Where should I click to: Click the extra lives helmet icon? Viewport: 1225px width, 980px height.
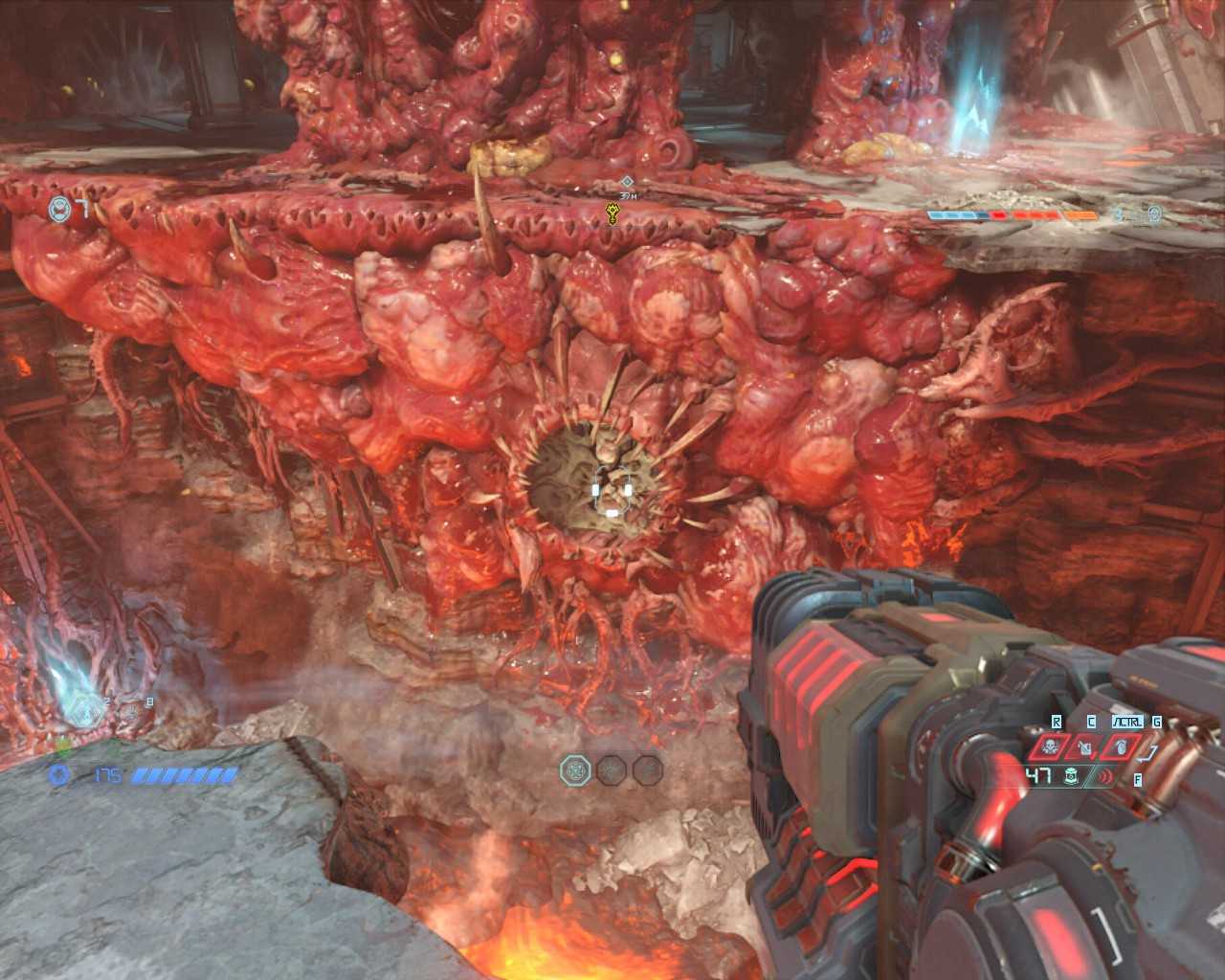pyautogui.click(x=60, y=208)
